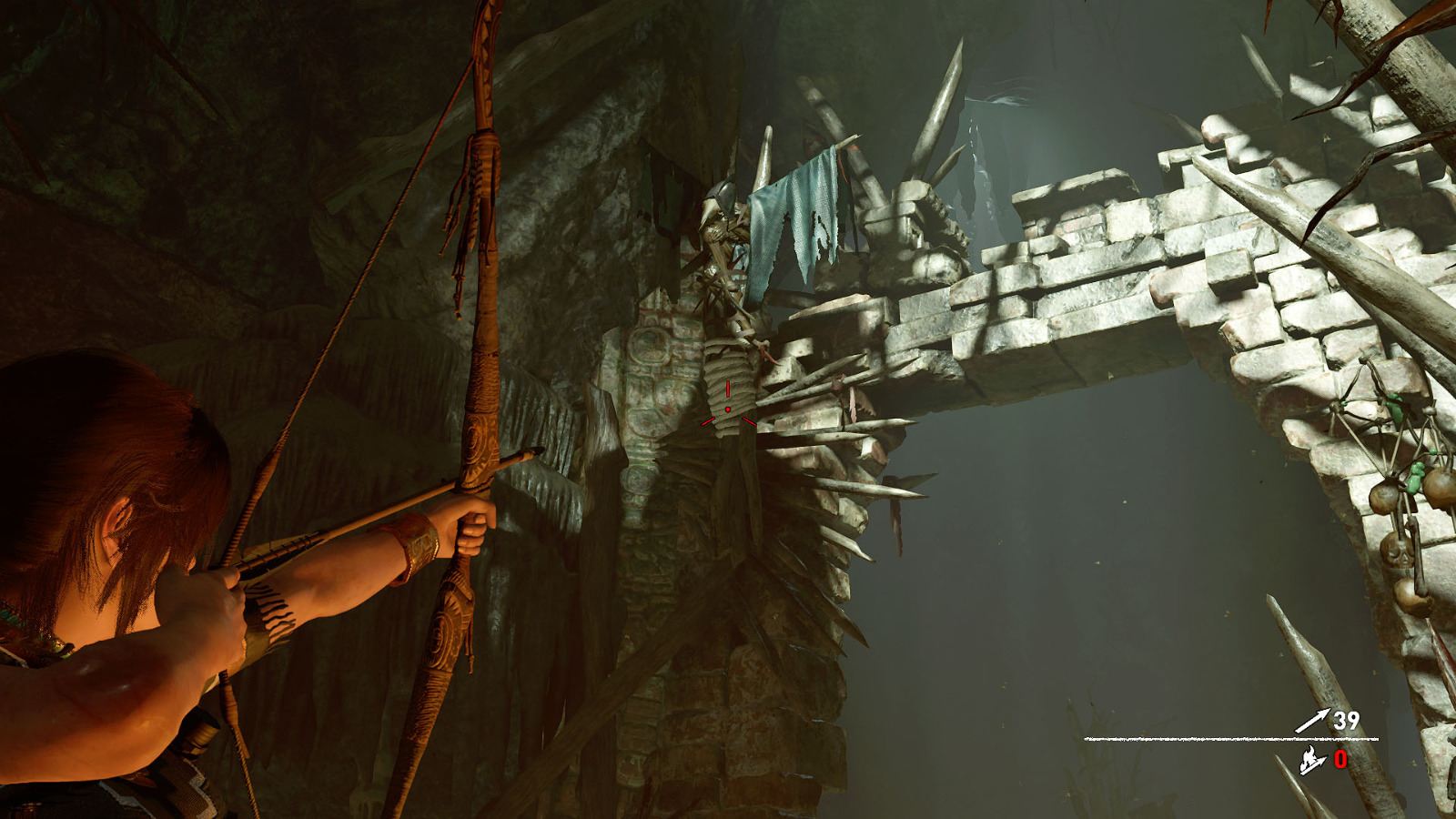Click the aiming reticle at screen center
Viewport: 1456px width, 819px height.
(728, 409)
